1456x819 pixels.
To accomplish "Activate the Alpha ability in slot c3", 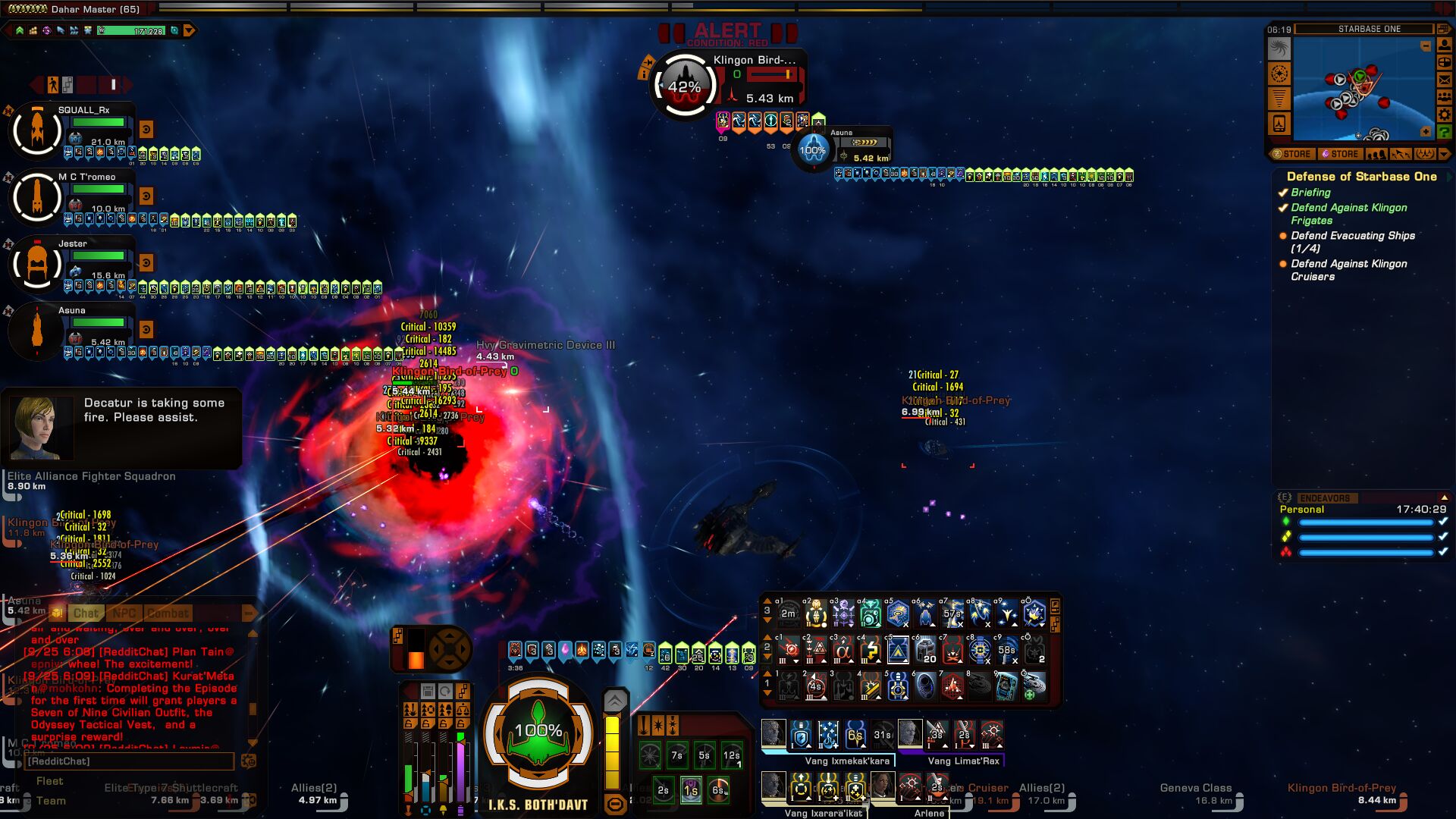I will point(843,650).
